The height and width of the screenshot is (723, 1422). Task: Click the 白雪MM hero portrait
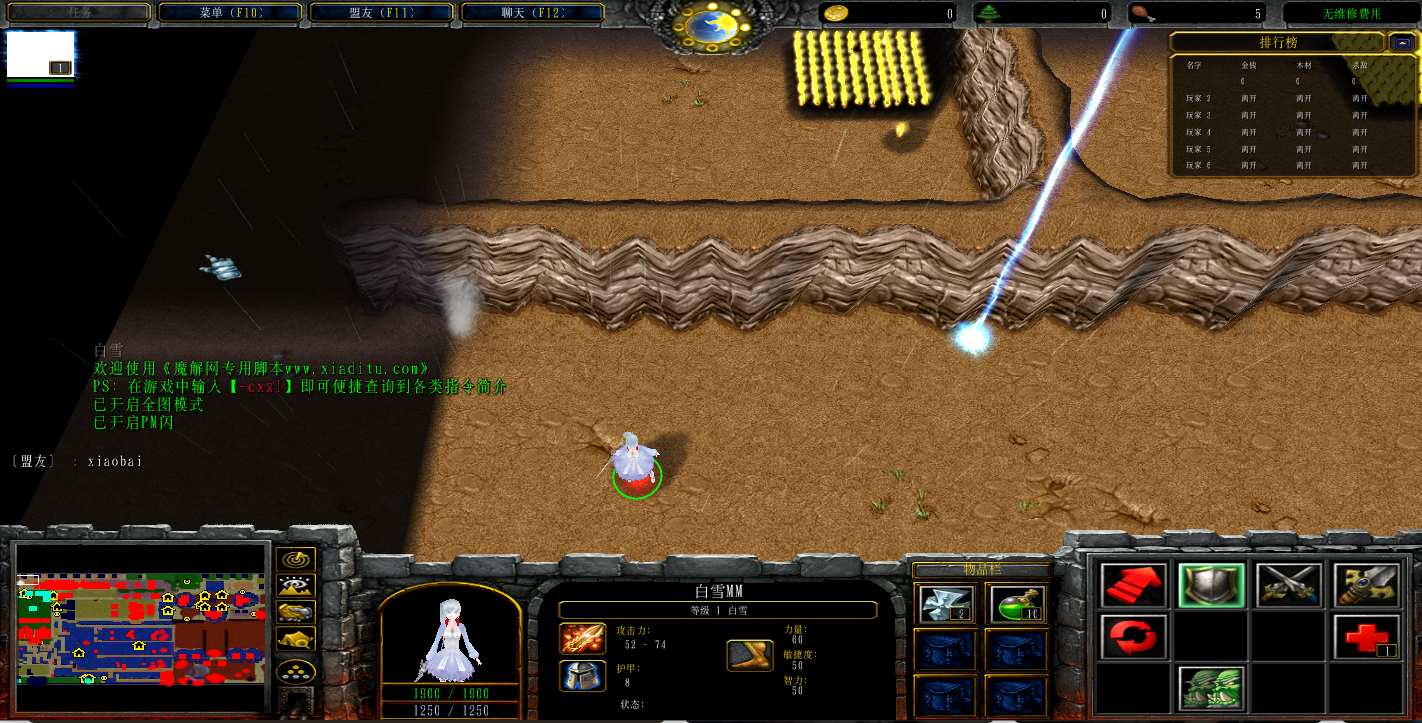pyautogui.click(x=450, y=635)
